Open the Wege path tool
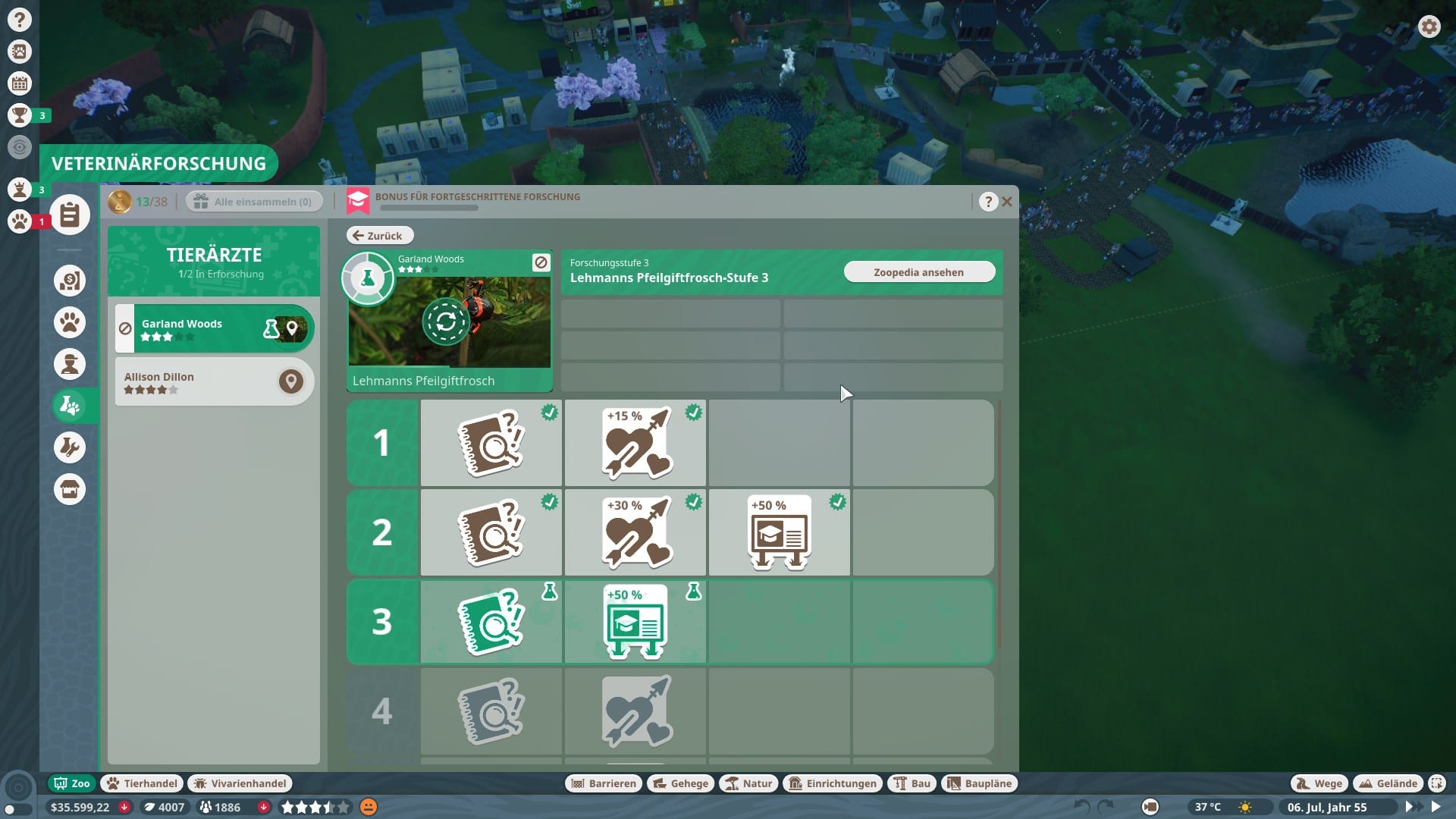This screenshot has width=1456, height=819. (1319, 783)
